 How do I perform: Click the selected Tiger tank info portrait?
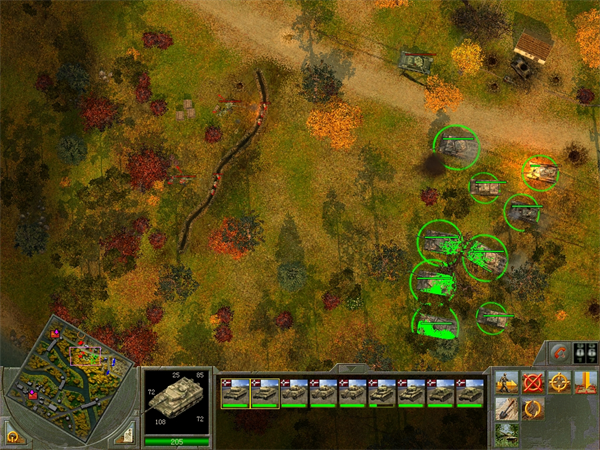pyautogui.click(x=176, y=397)
